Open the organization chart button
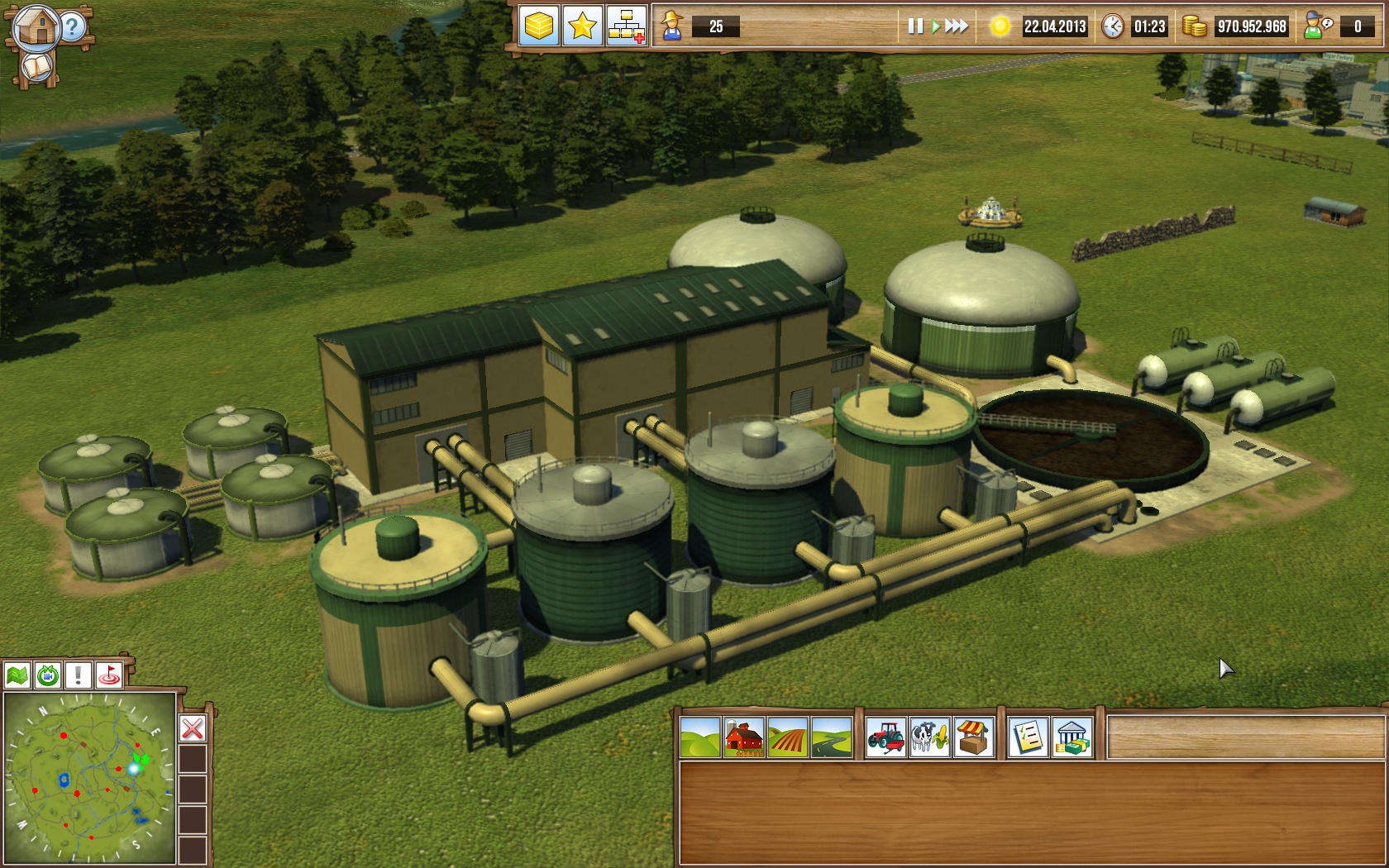 point(626,26)
